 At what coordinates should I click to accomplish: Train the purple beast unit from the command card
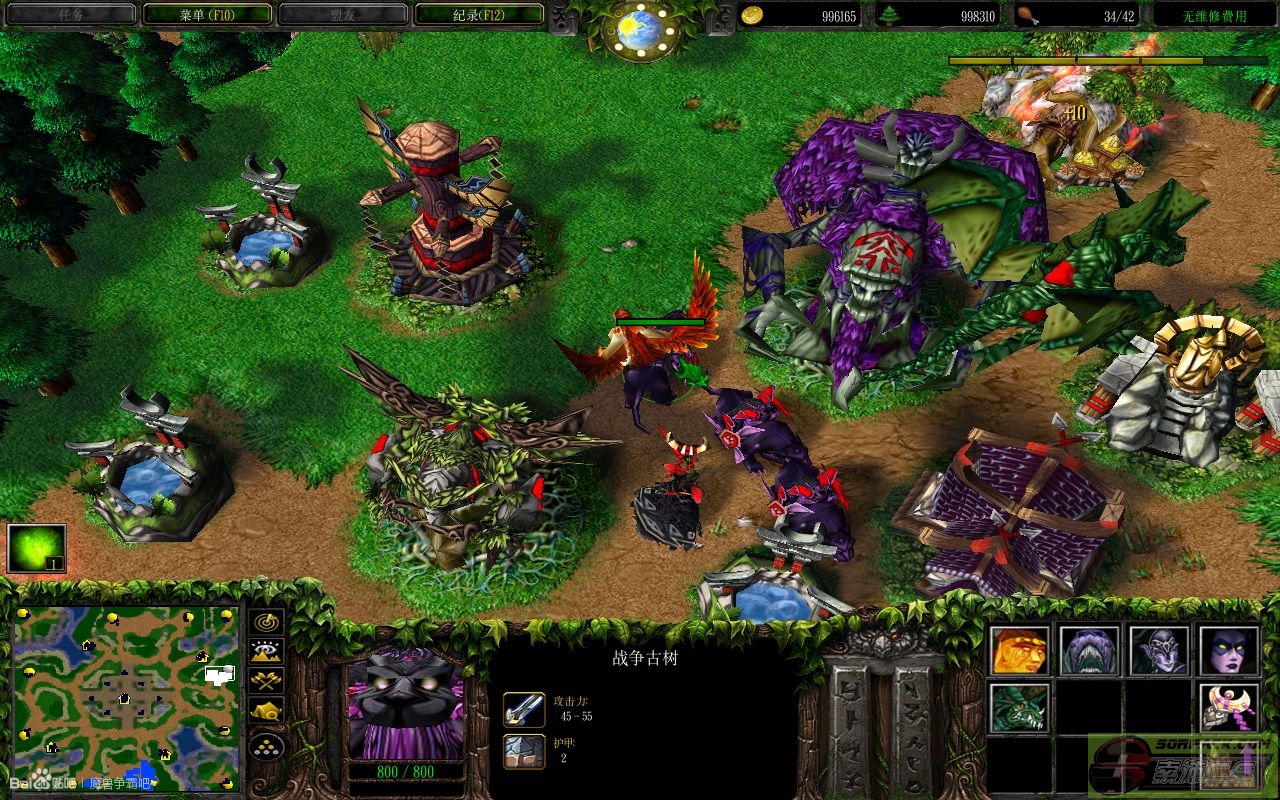[1089, 651]
